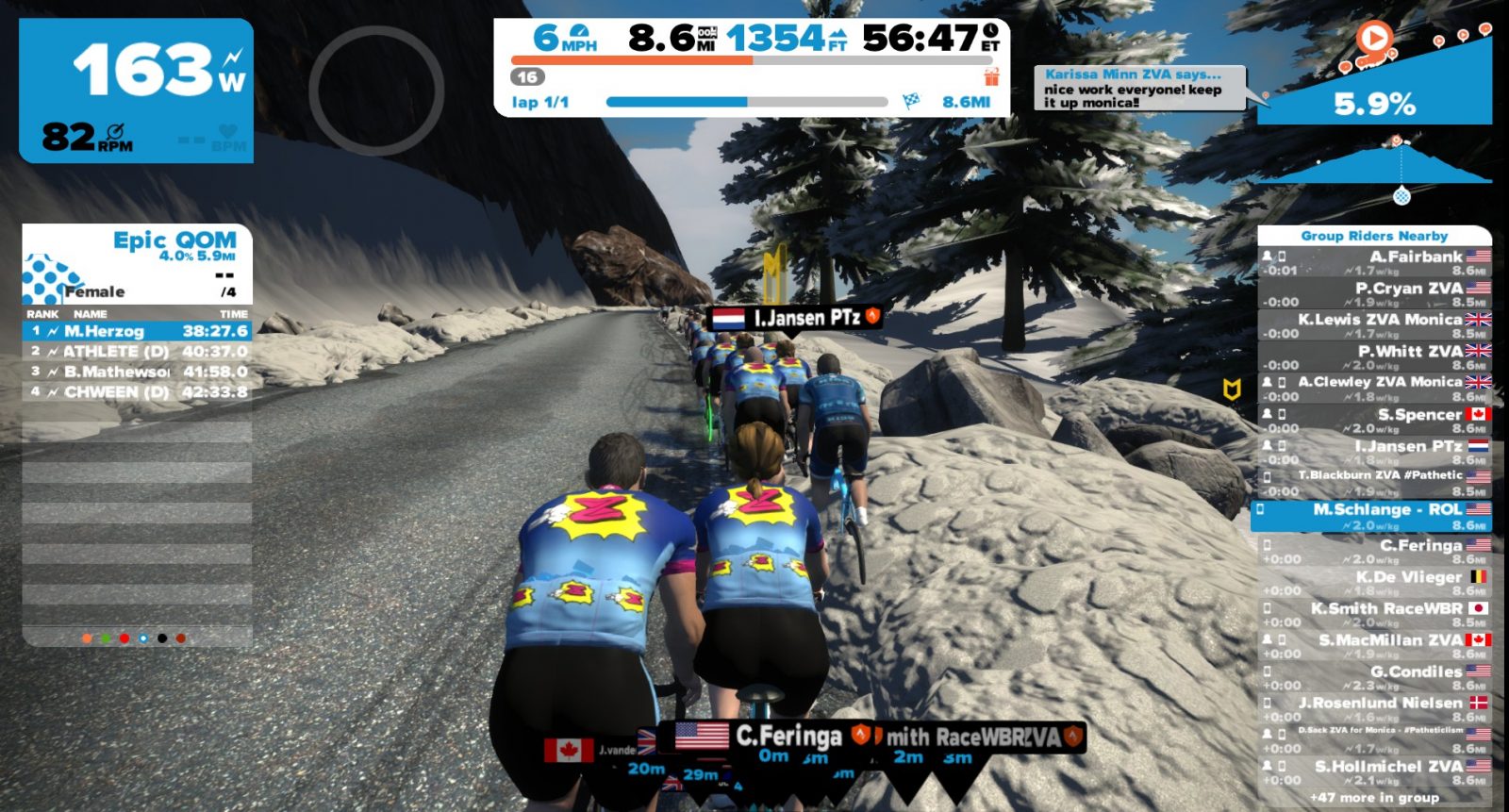Select the S.Hollmichel ZVA rider row

click(x=1375, y=772)
